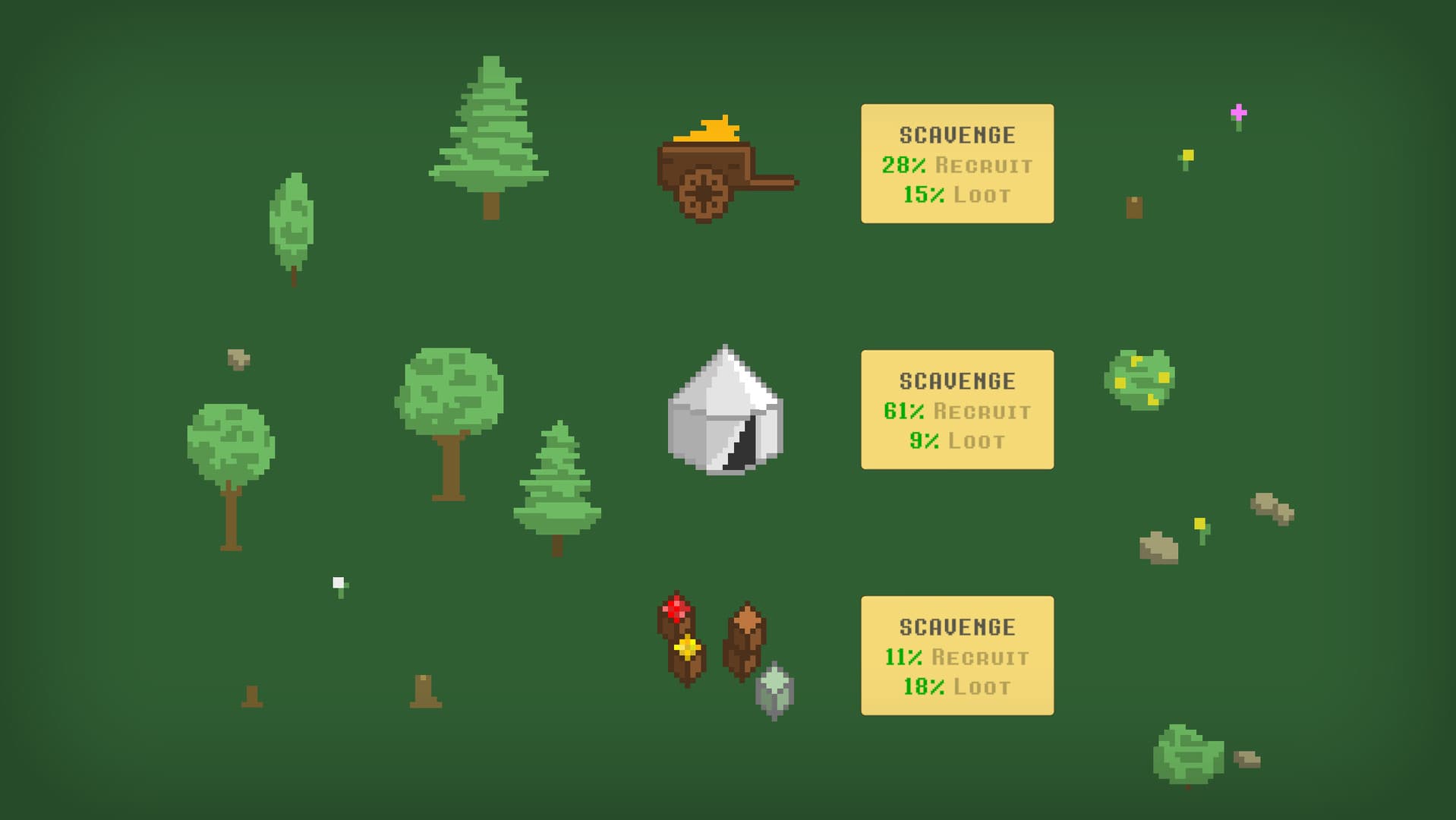Click the 61% Recruit option for the tent

(x=956, y=412)
